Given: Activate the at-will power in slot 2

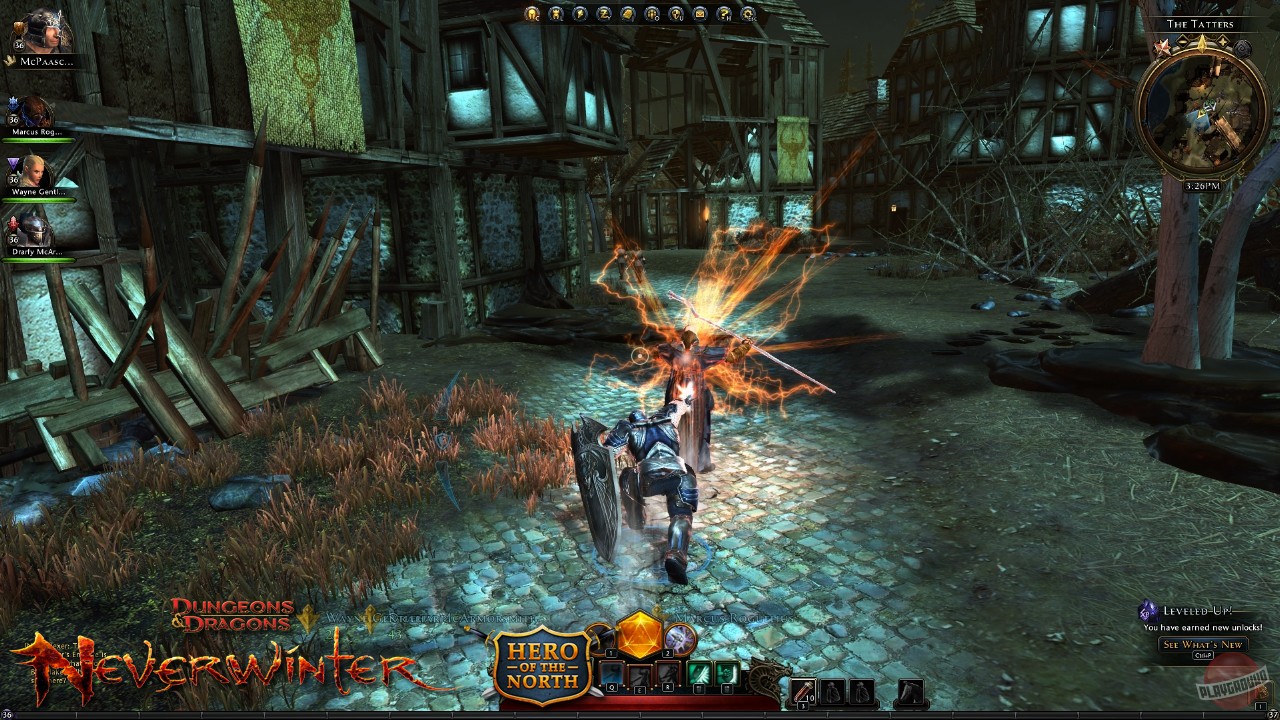Looking at the screenshot, I should [x=680, y=640].
